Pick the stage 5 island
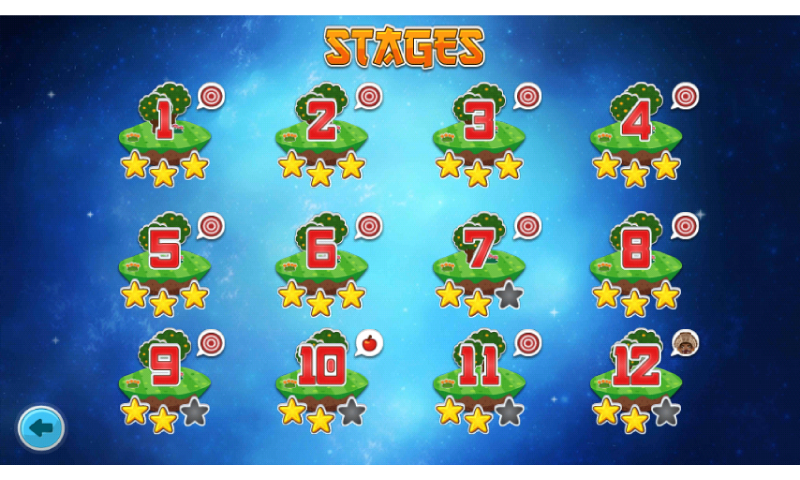The height and width of the screenshot is (480, 800). [x=164, y=254]
